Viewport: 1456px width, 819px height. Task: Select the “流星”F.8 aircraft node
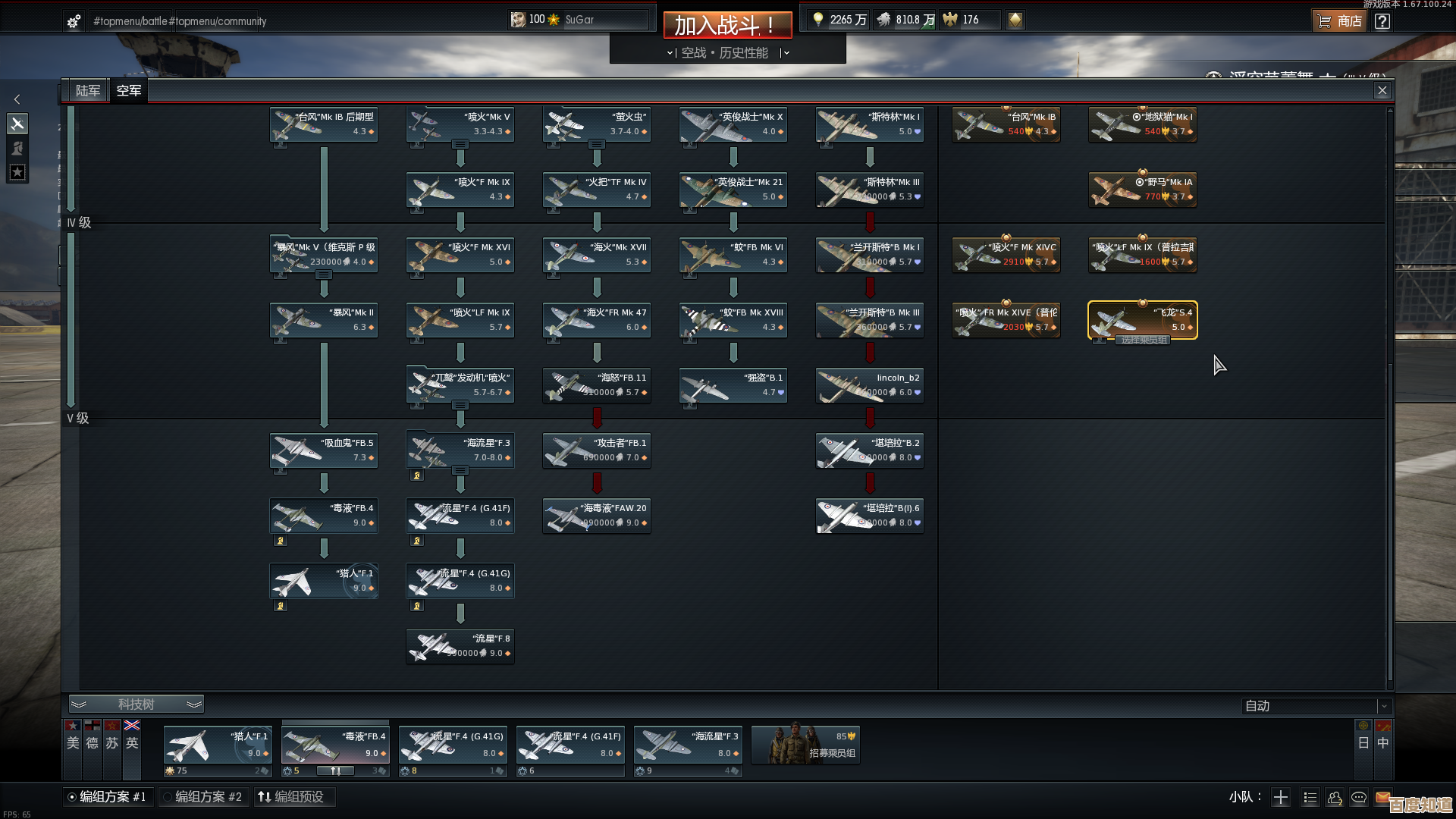pos(460,646)
